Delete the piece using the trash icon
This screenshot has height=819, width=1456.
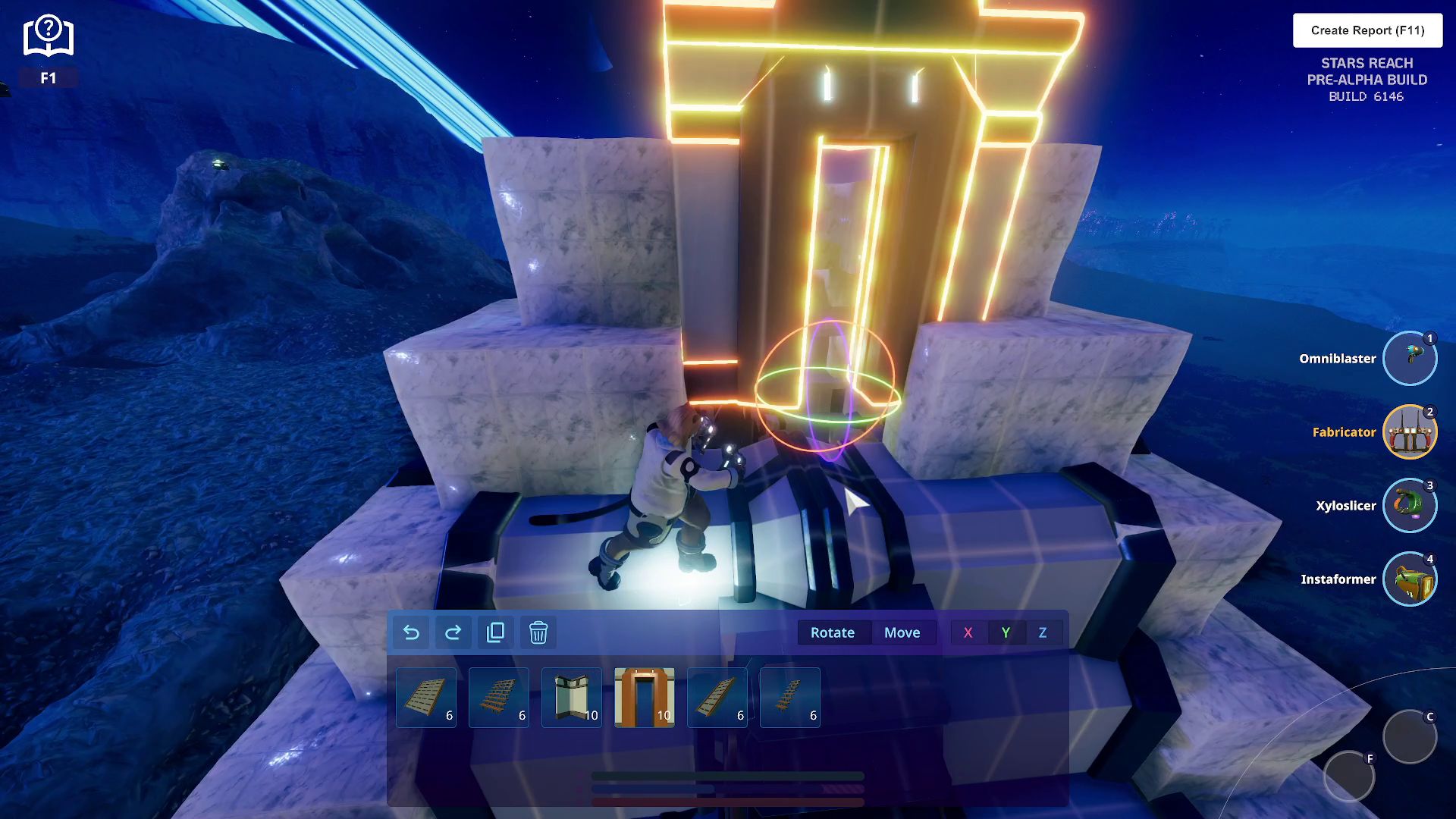pyautogui.click(x=538, y=632)
